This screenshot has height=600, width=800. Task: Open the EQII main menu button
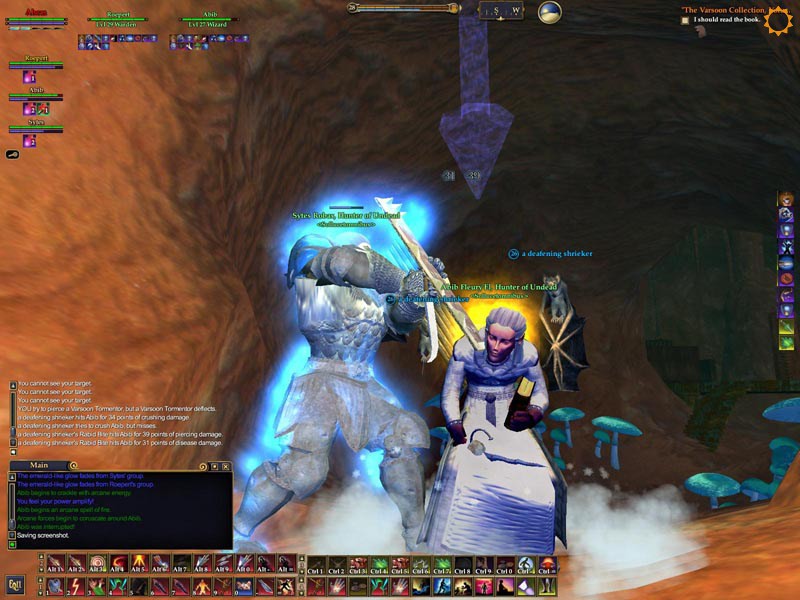pos(15,584)
